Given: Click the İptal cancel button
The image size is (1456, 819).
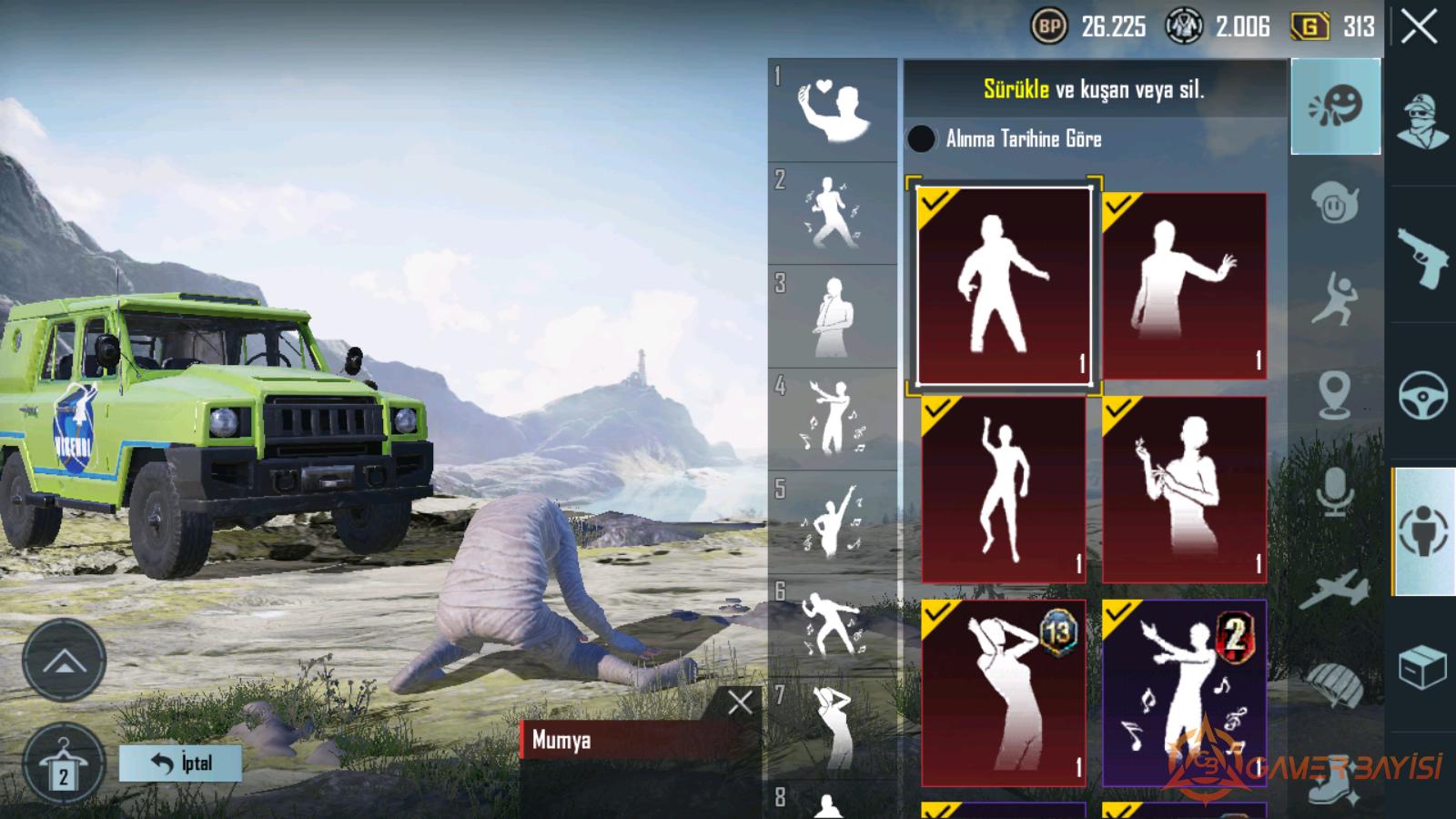Looking at the screenshot, I should tap(180, 763).
